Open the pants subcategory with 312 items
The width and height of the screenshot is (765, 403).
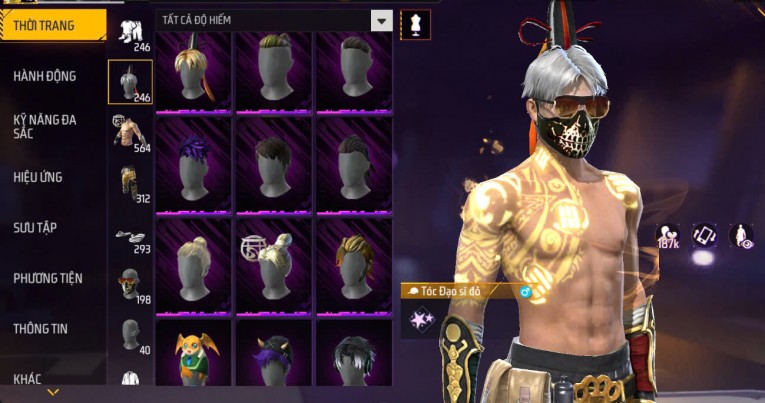[130, 183]
